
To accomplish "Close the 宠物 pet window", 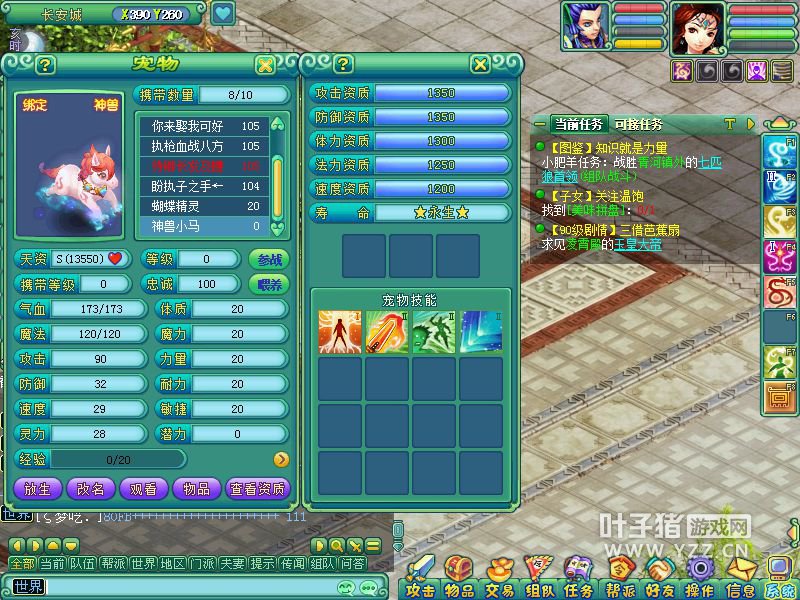I will 264,65.
